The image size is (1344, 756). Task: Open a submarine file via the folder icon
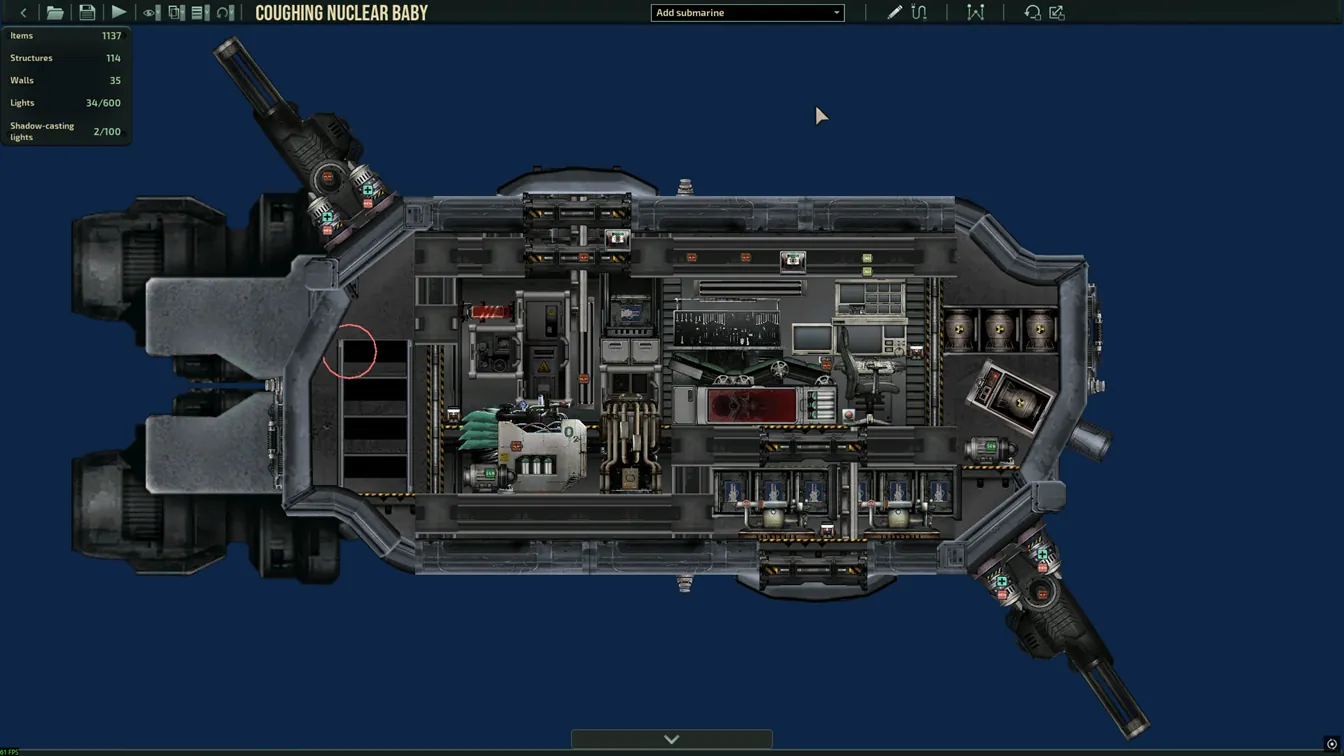[x=55, y=13]
